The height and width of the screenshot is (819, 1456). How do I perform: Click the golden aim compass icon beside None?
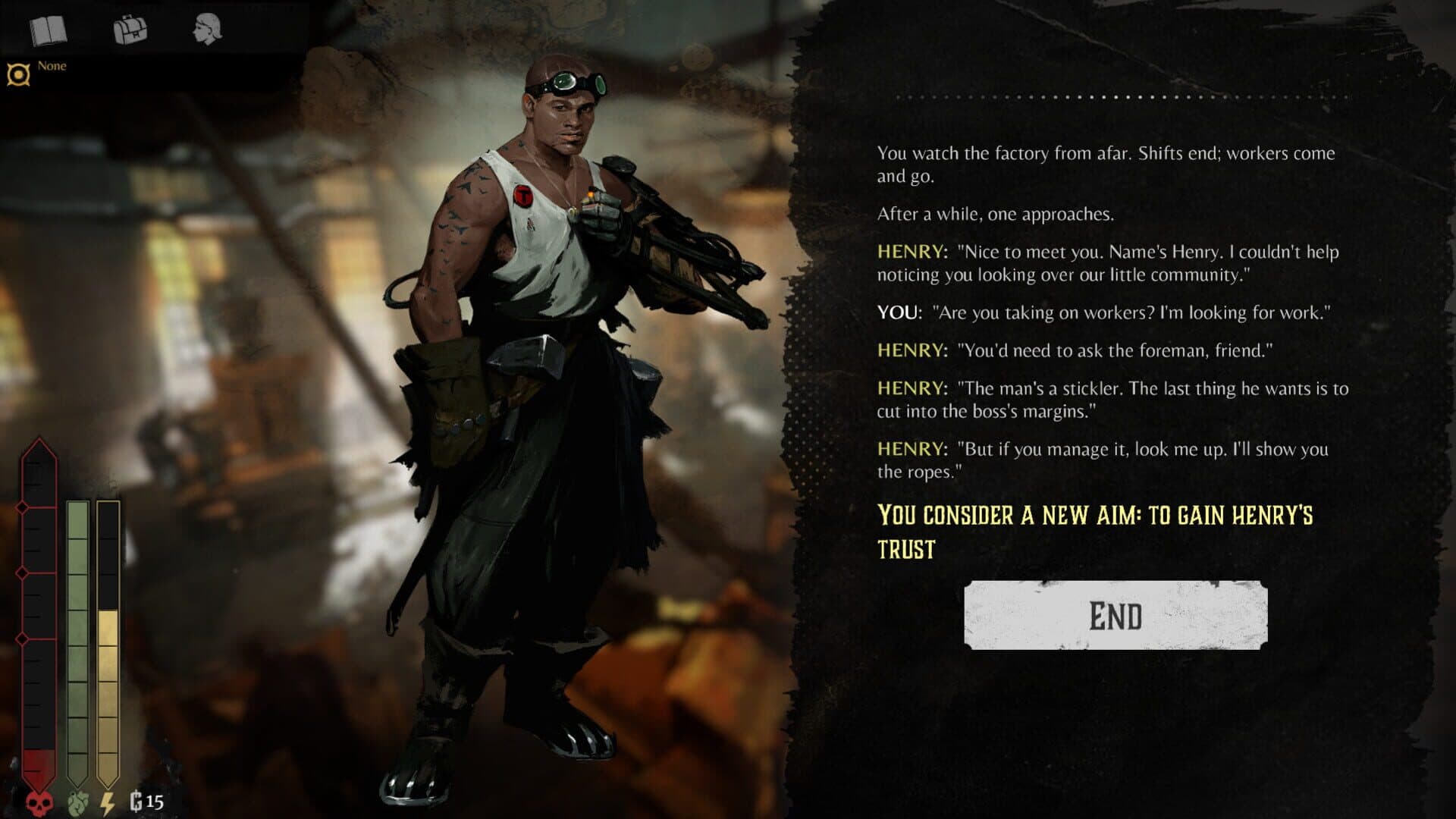(x=19, y=70)
